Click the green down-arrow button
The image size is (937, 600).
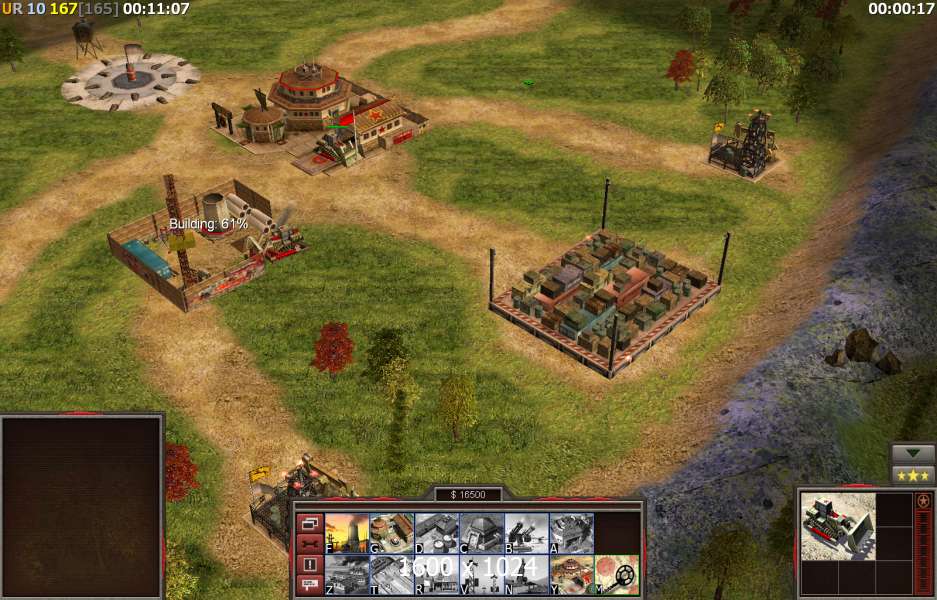point(913,453)
